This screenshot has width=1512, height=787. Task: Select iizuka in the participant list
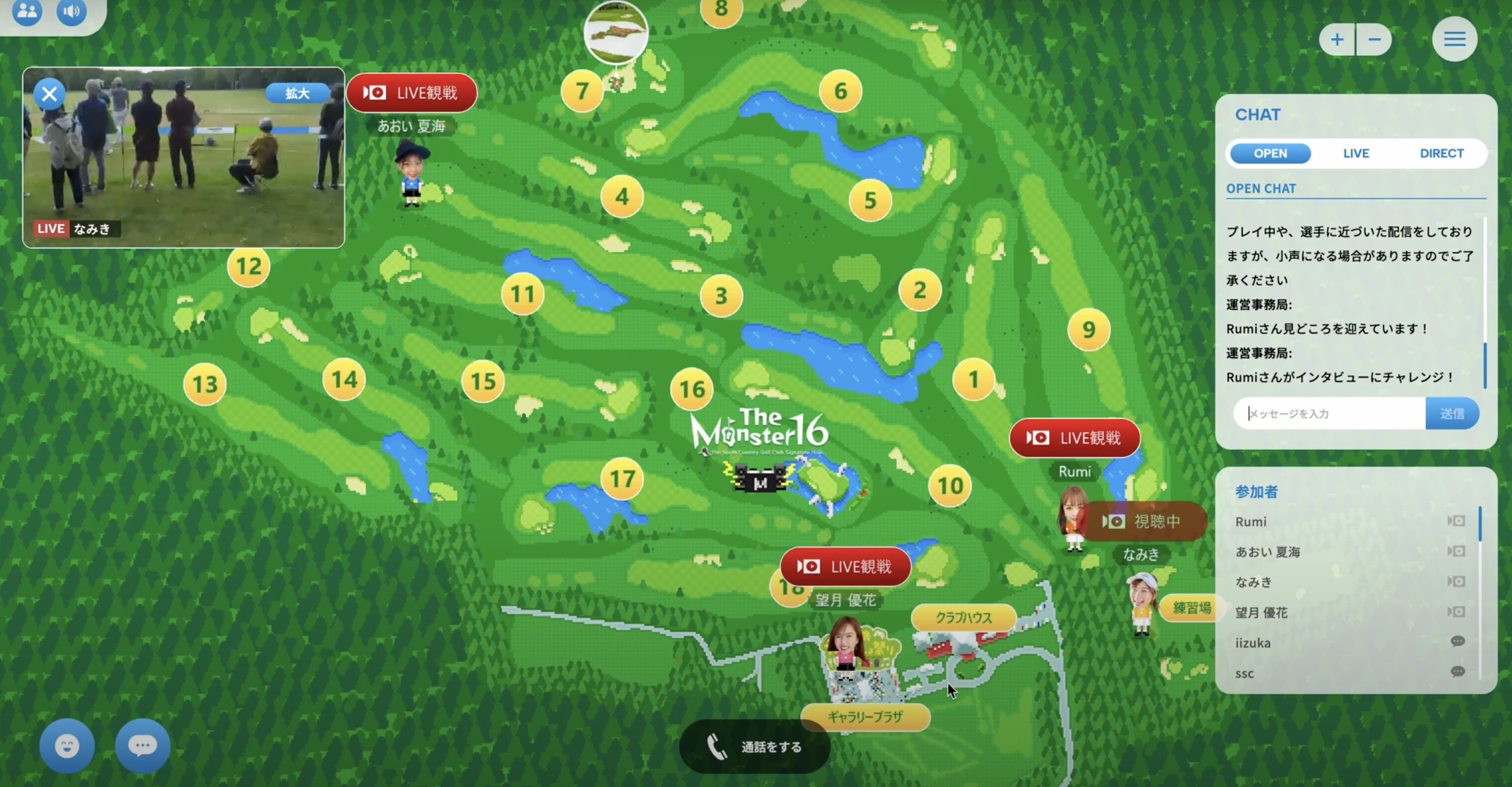(1253, 643)
